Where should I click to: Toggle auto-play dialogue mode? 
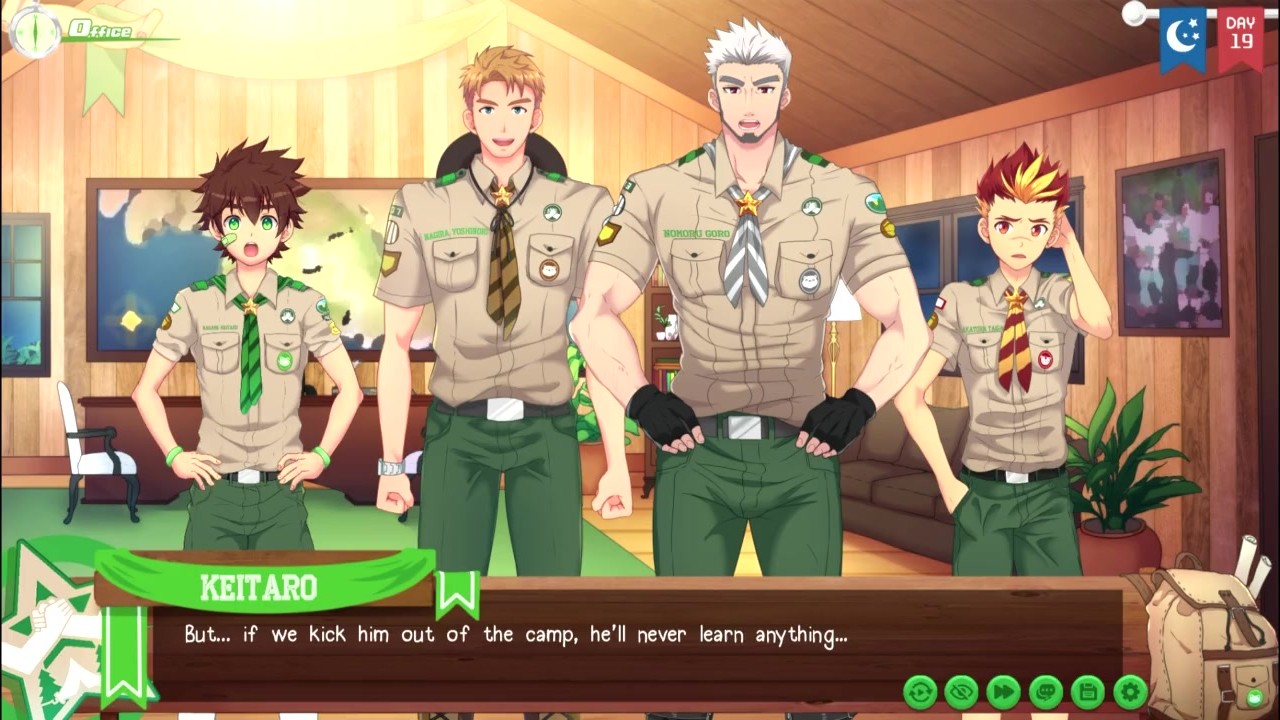coord(920,691)
